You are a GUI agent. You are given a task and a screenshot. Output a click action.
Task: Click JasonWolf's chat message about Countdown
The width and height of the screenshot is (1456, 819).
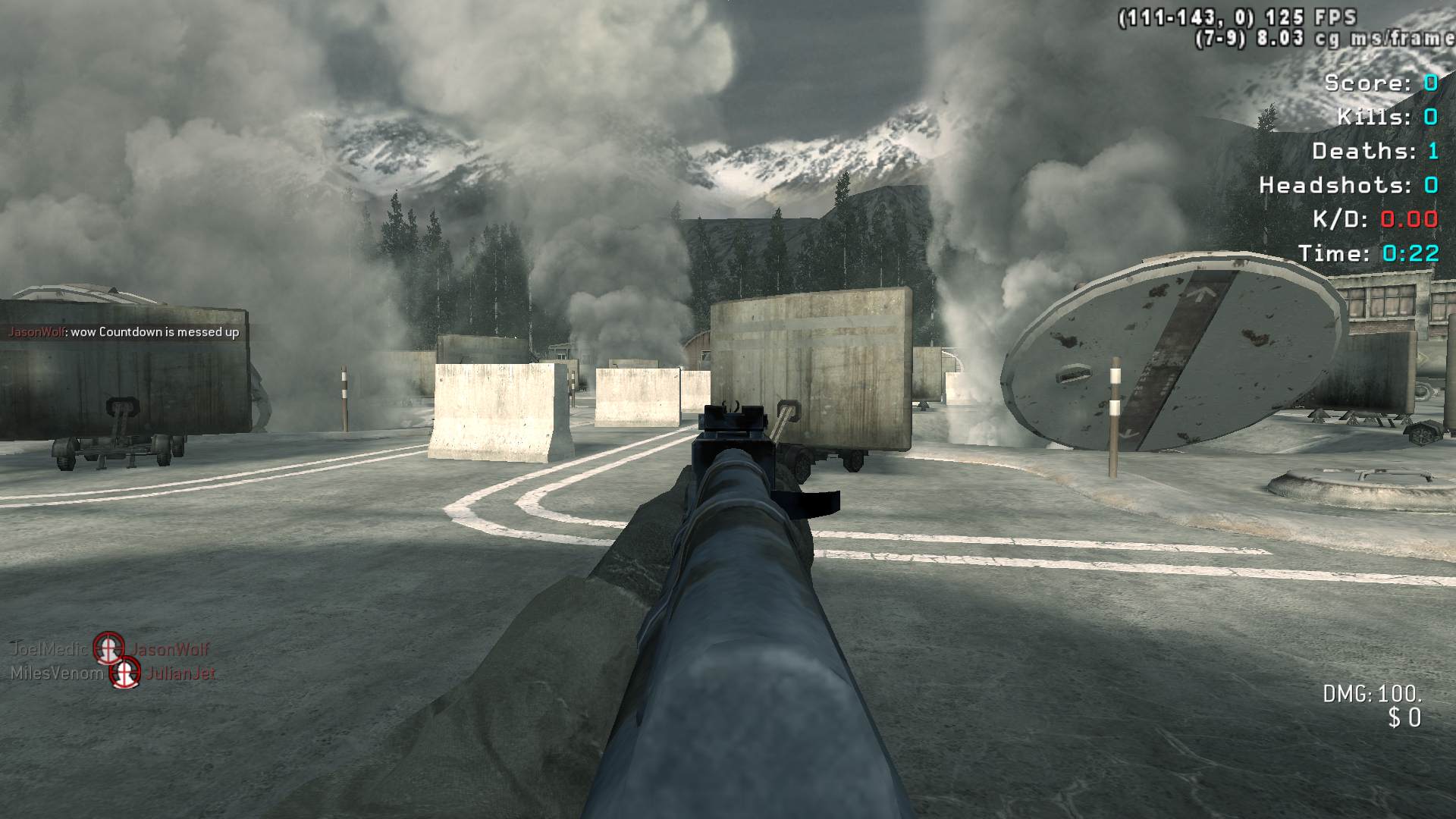pyautogui.click(x=124, y=332)
